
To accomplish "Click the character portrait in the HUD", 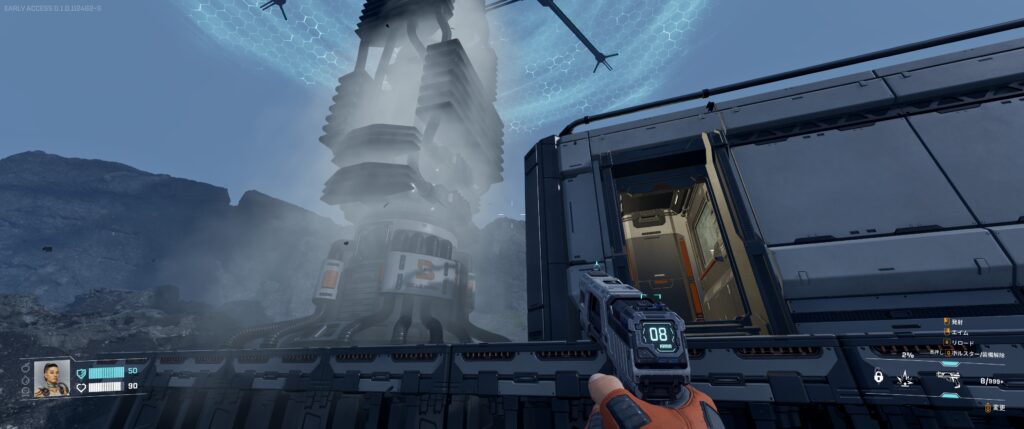I will tap(51, 378).
